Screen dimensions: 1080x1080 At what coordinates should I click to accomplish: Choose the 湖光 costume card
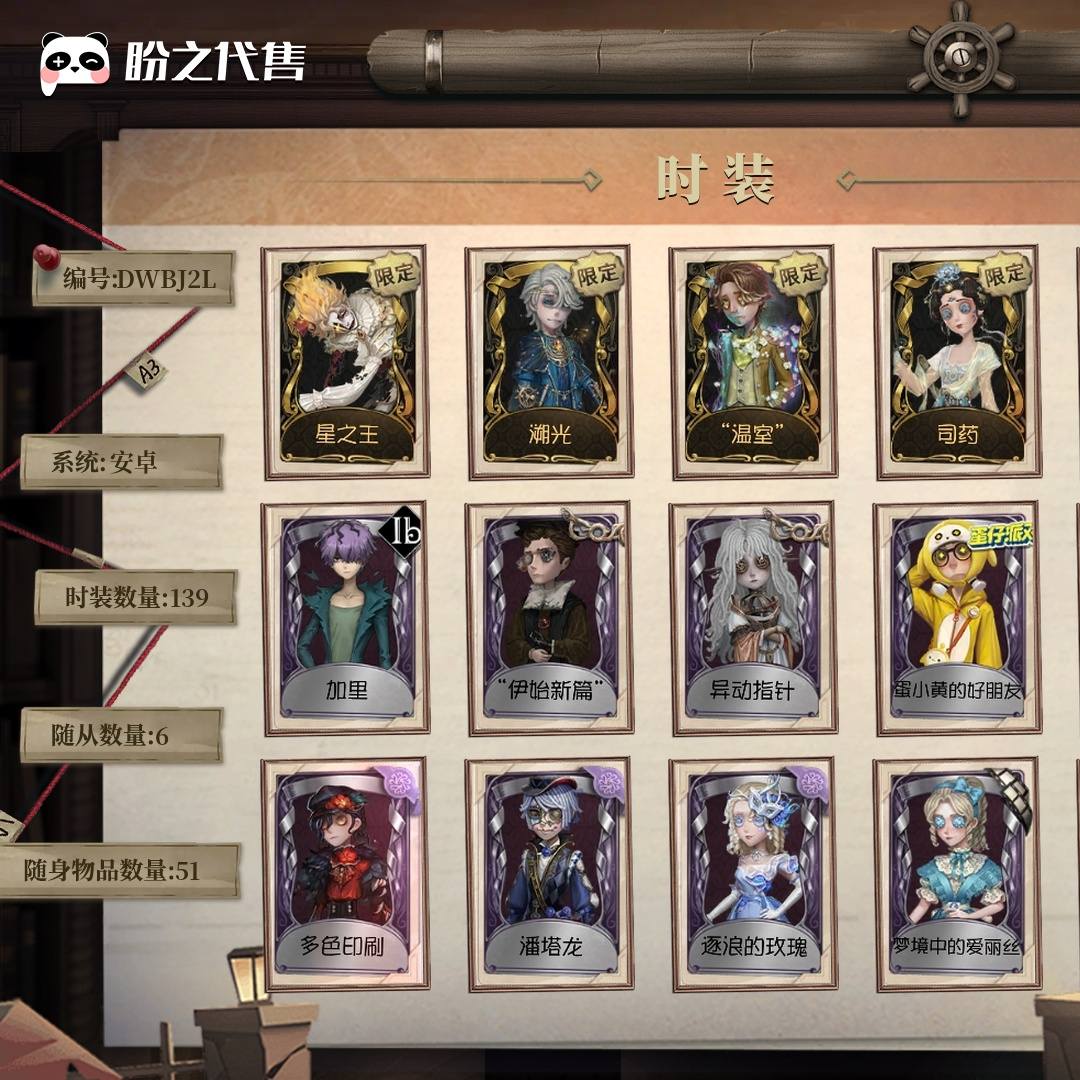[x=549, y=362]
